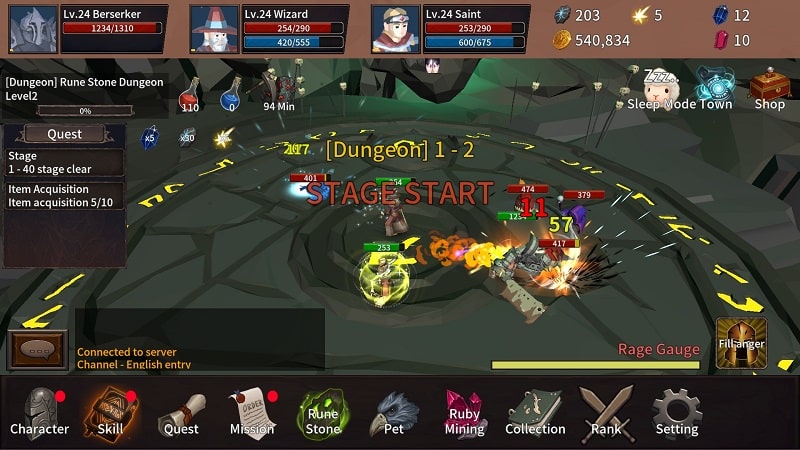Viewport: 800px width, 450px height.
Task: Open the Shop treasure chest
Action: (x=769, y=89)
